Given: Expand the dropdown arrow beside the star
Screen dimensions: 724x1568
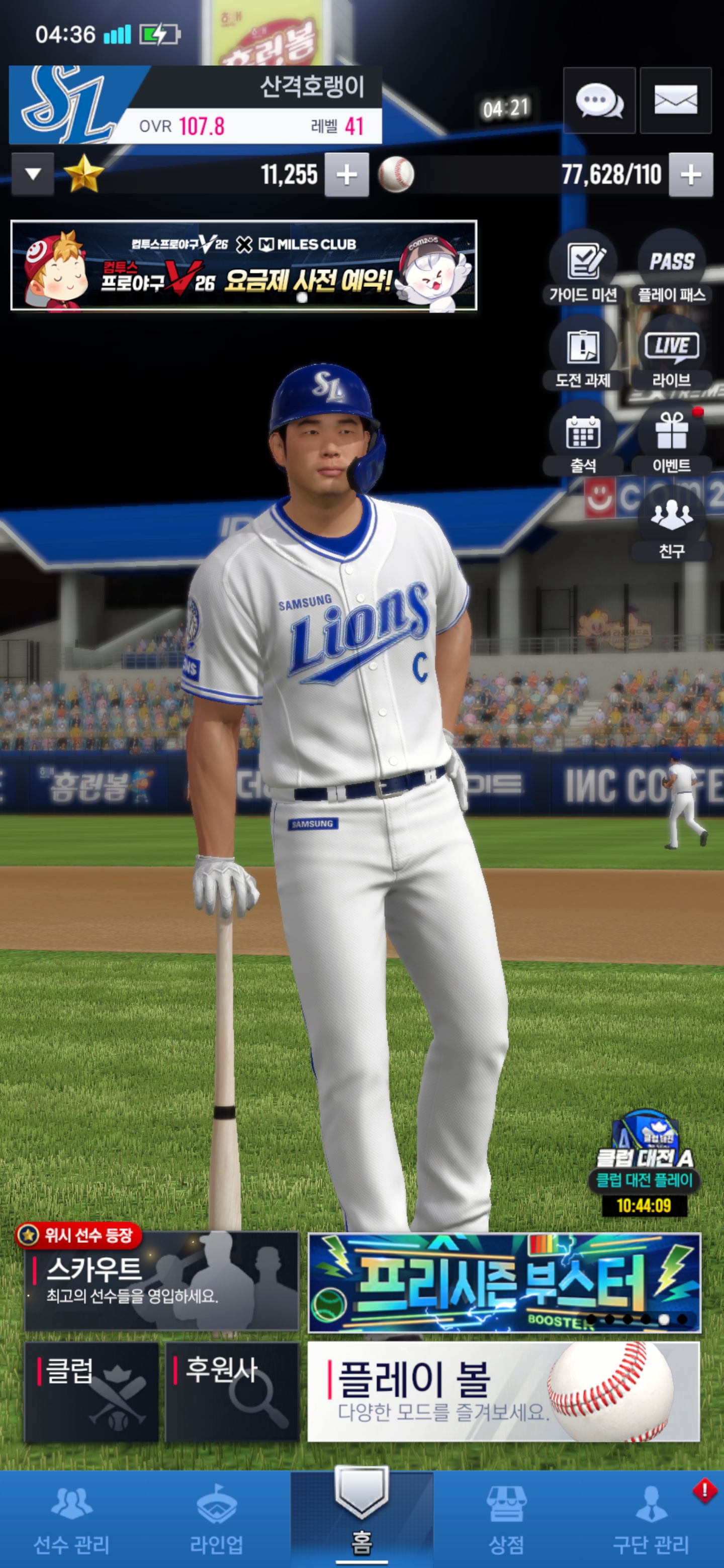Looking at the screenshot, I should pos(33,175).
